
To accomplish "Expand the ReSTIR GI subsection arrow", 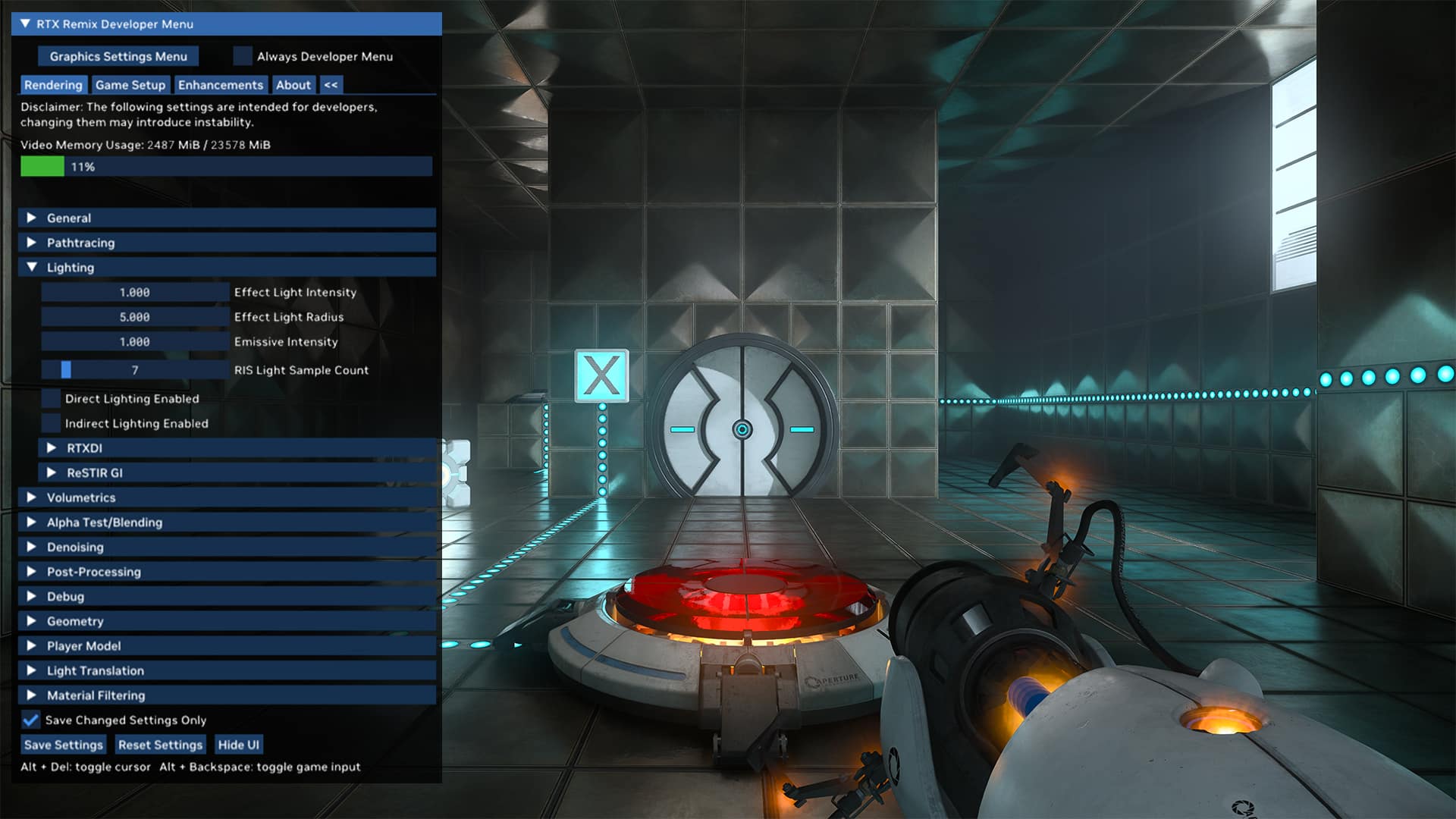I will 52,472.
